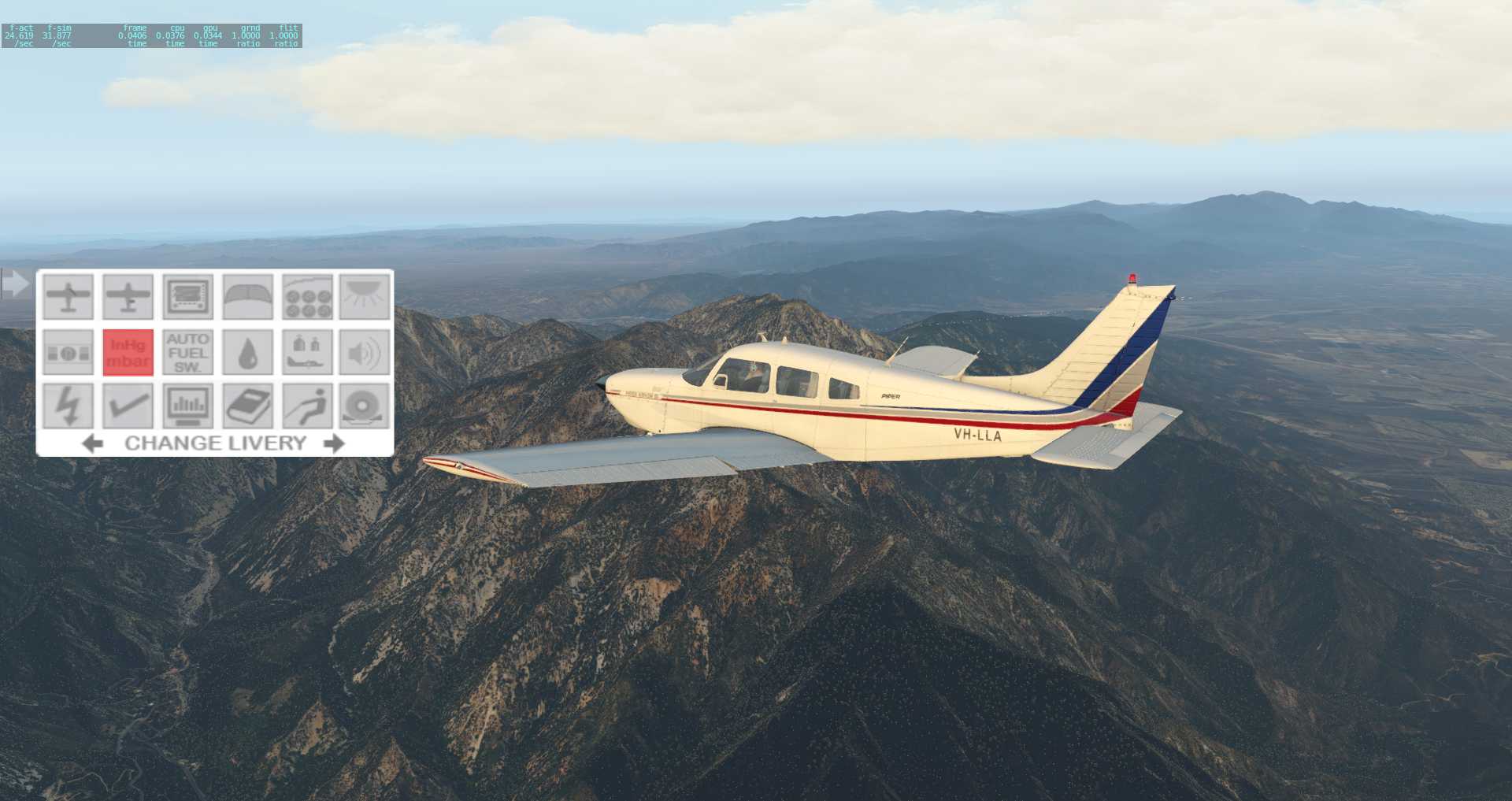Open the weight and passengers loading icon
The image size is (1512, 801).
pos(307,352)
